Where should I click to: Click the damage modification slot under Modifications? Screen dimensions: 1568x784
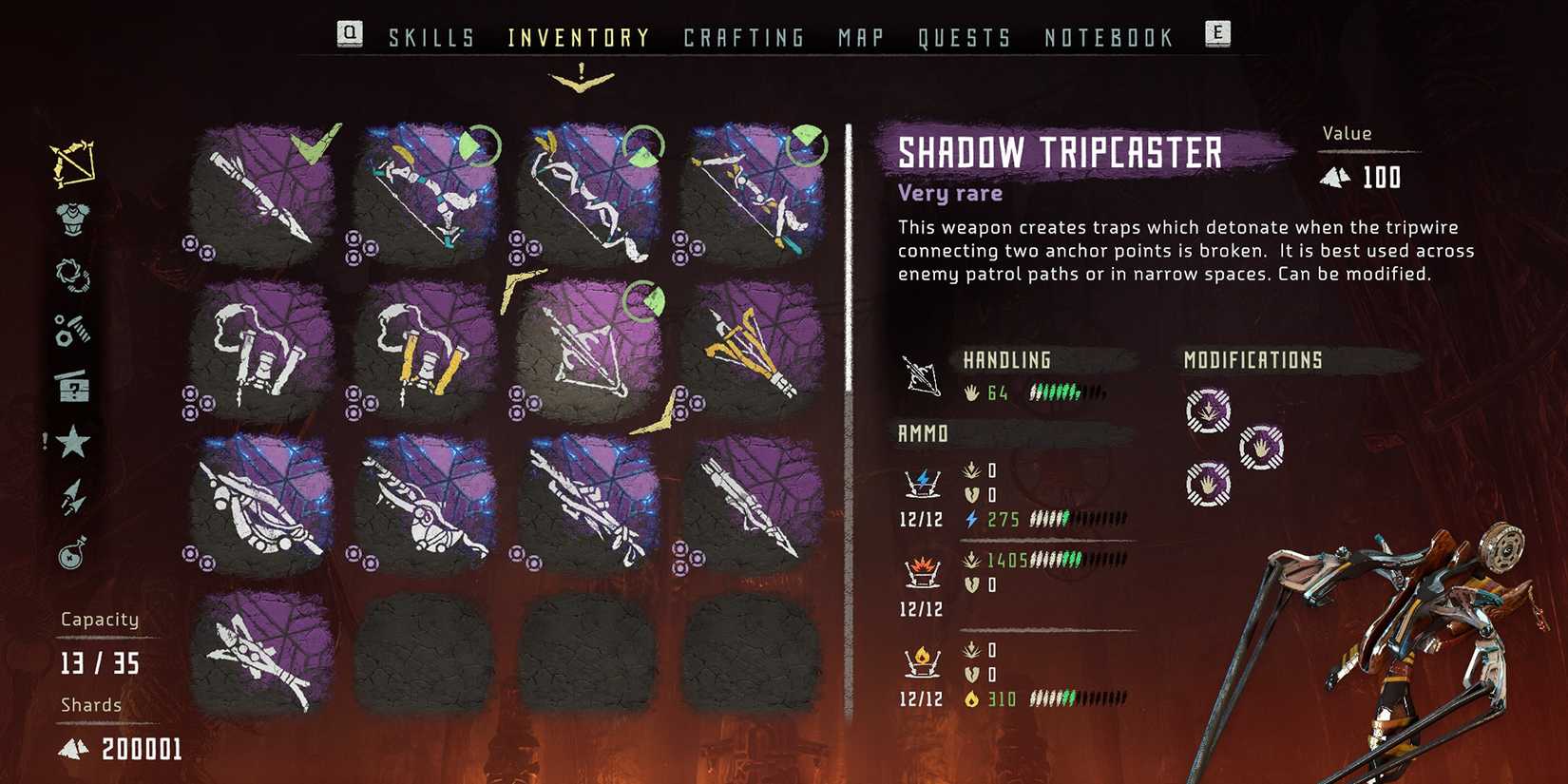[1209, 411]
